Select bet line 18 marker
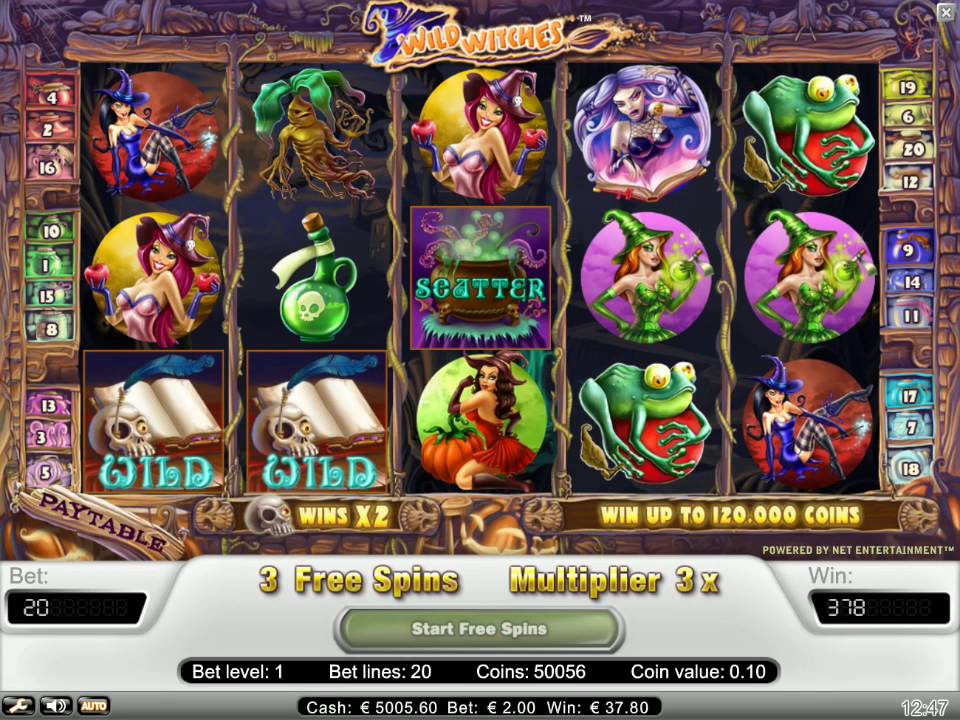 pyautogui.click(x=908, y=467)
